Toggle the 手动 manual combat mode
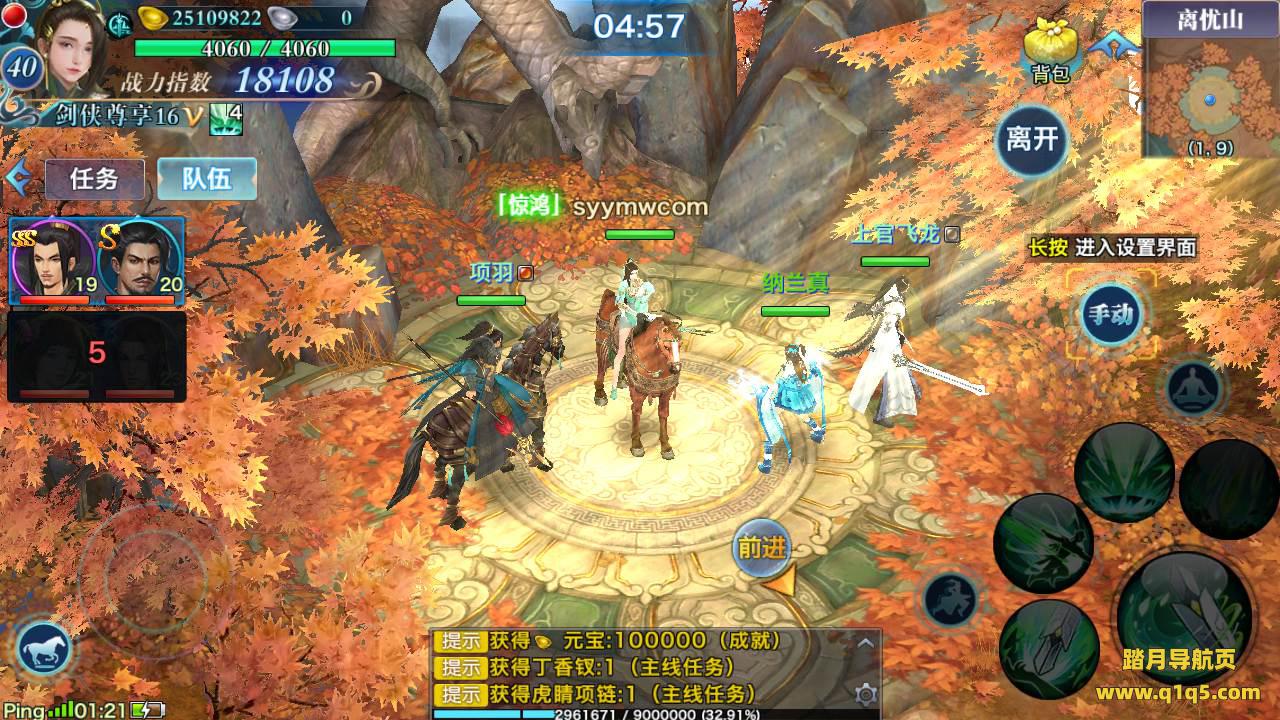The width and height of the screenshot is (1280, 720). click(x=1111, y=315)
